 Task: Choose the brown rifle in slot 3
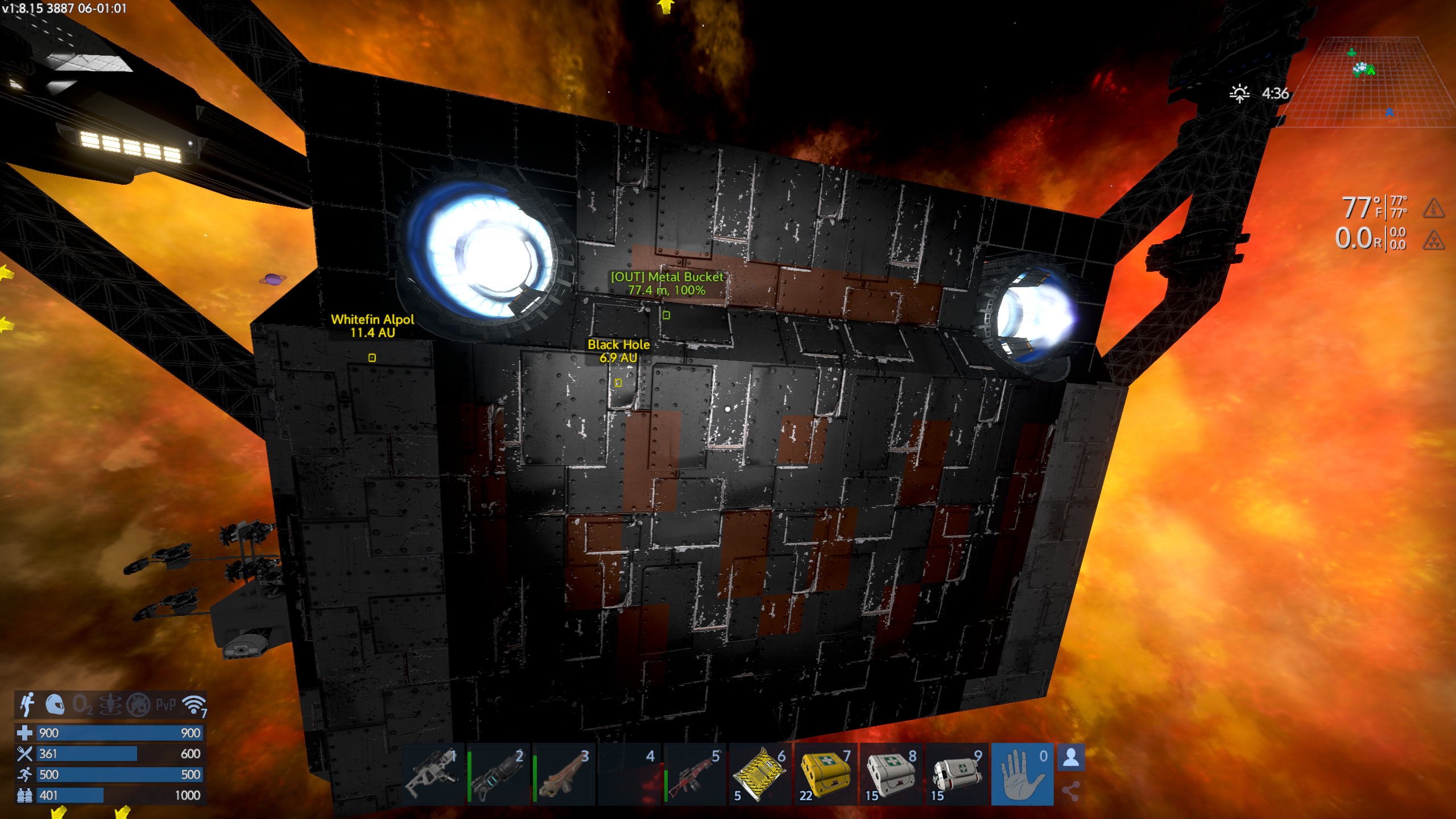pos(564,773)
